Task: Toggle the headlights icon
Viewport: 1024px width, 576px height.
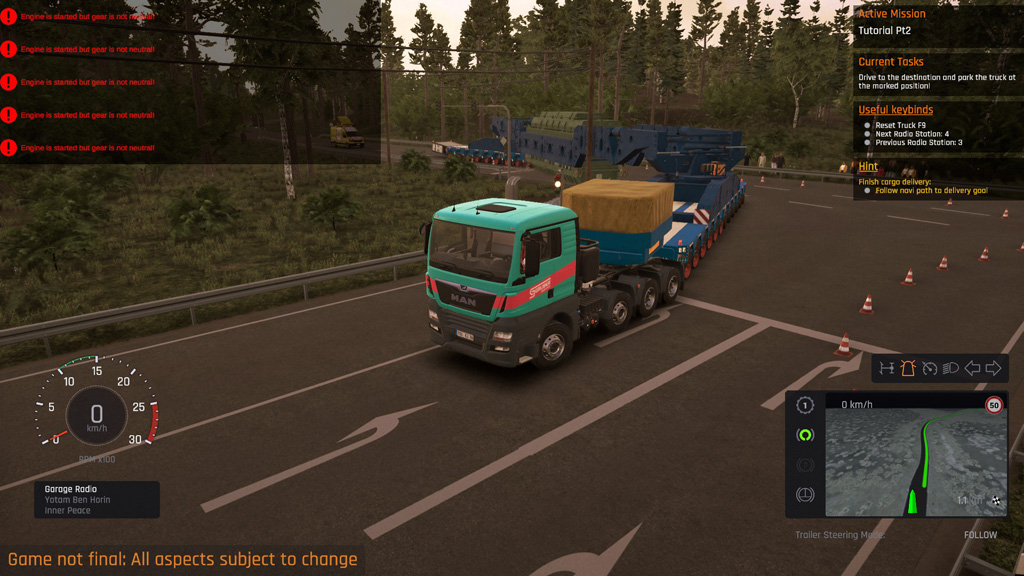Action: coord(950,368)
